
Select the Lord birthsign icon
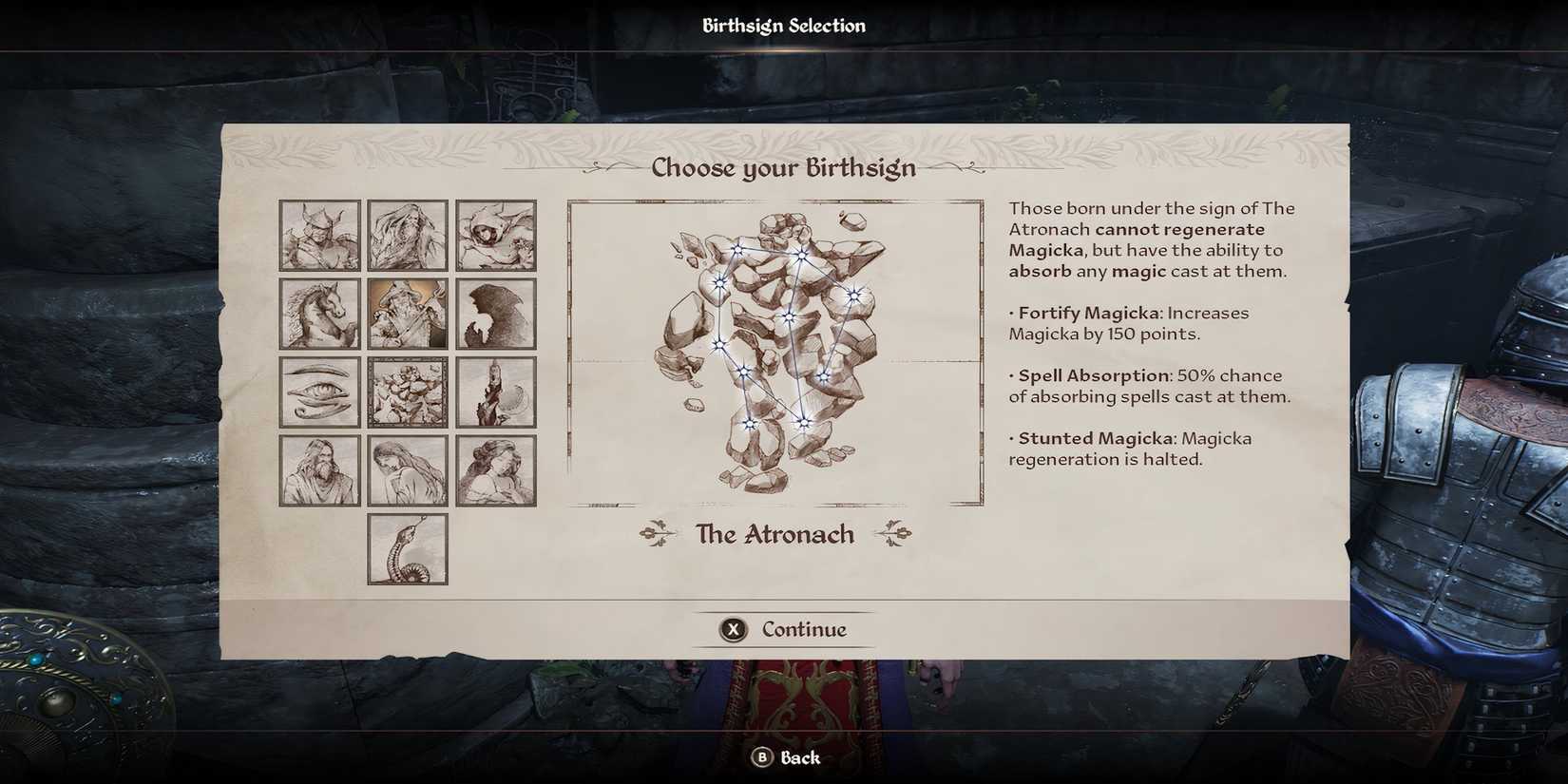407,235
